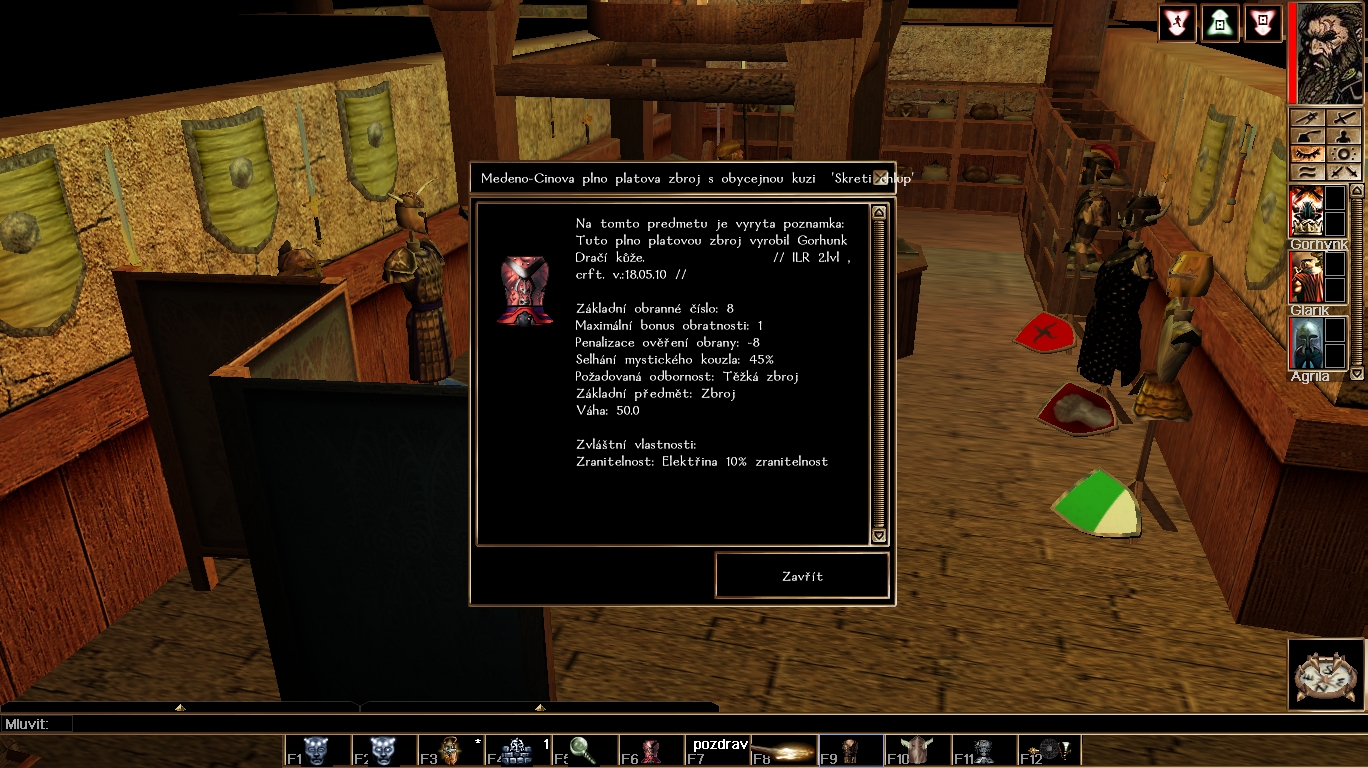Screen dimensions: 1368x768
Task: Use the F3 lantern quickslot
Action: [450, 750]
